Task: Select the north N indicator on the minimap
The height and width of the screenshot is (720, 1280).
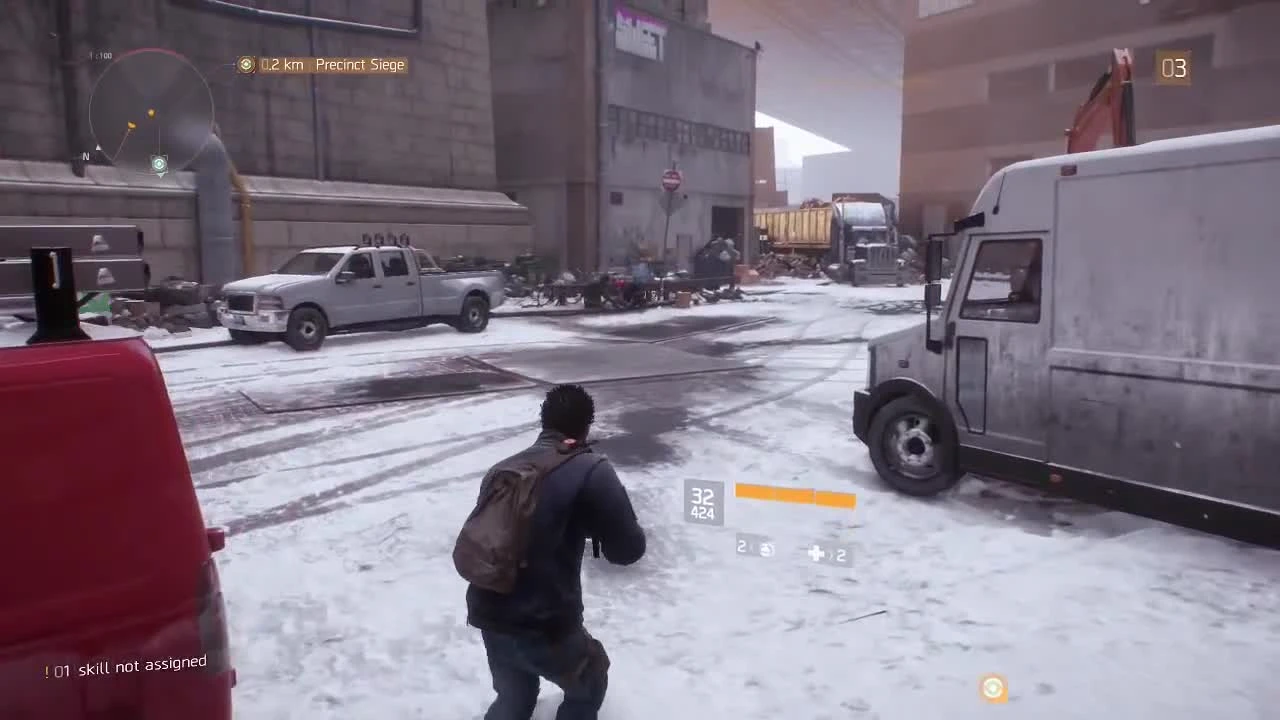Action: click(x=85, y=156)
